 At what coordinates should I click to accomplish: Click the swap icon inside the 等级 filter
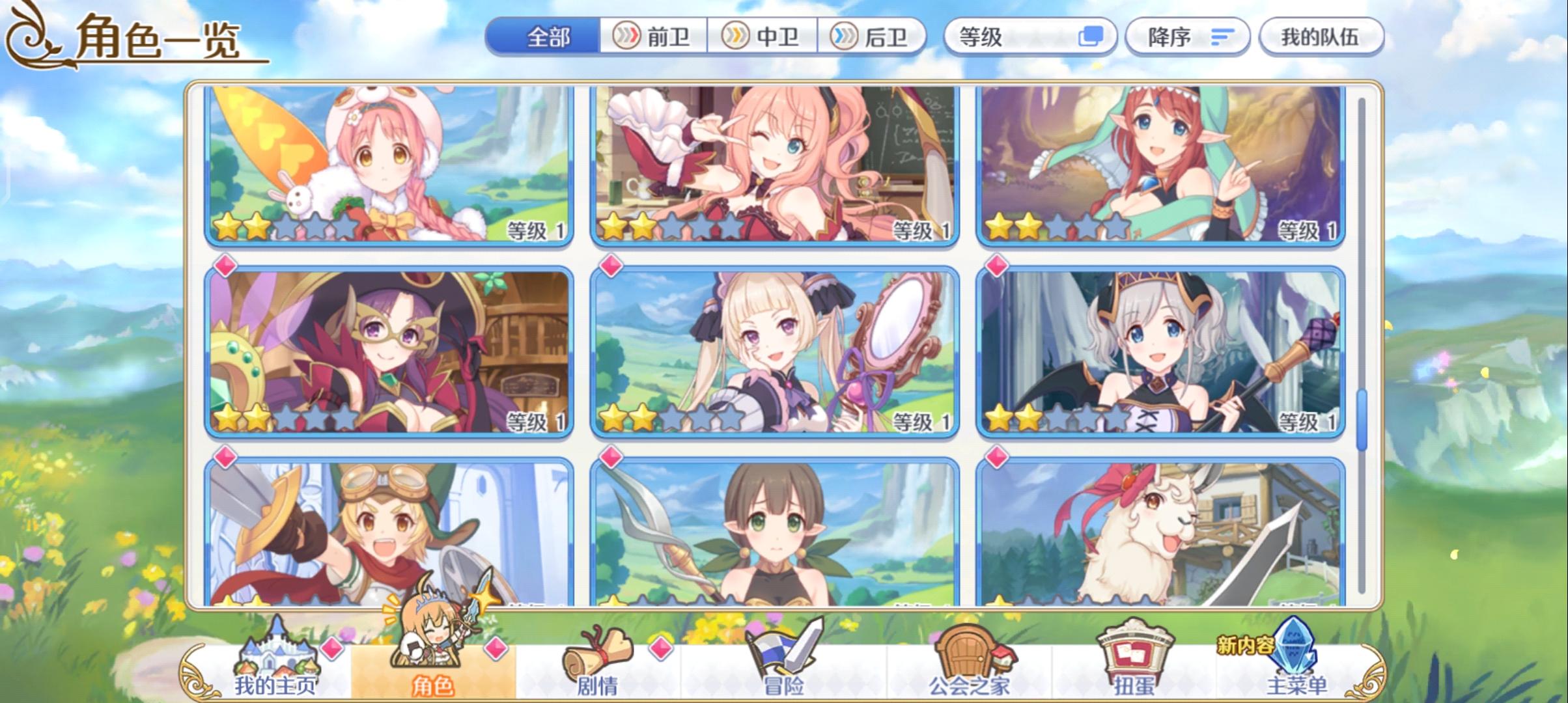coord(1091,38)
